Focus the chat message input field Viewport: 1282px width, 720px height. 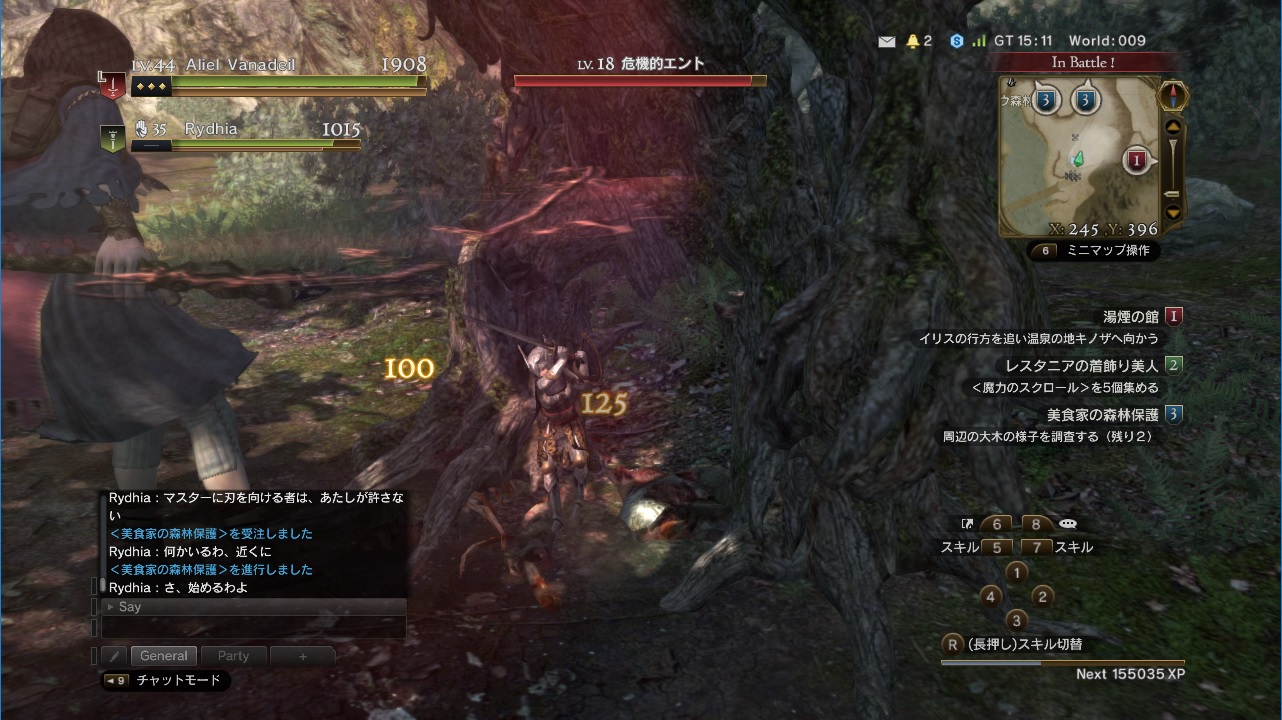point(254,628)
